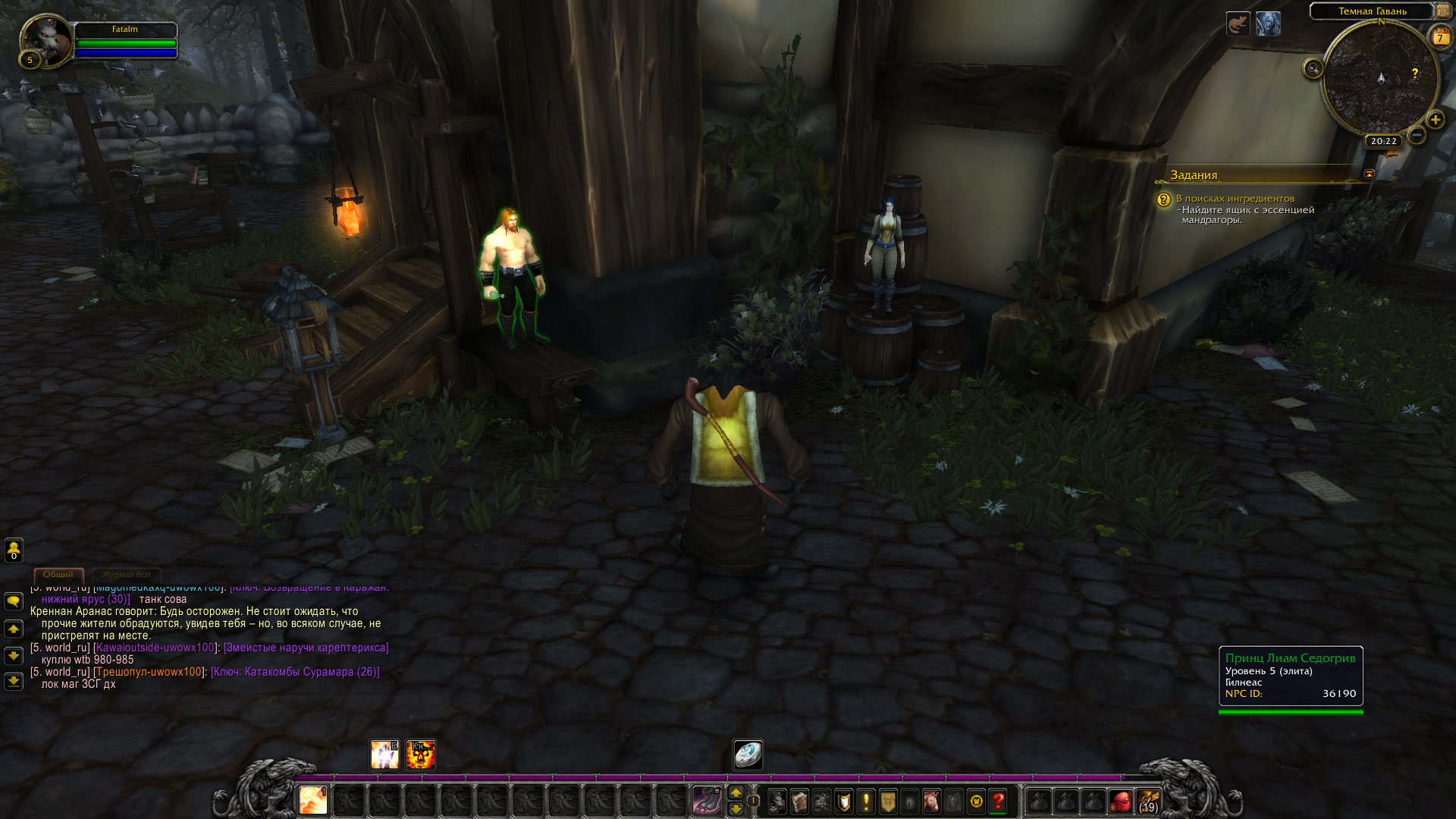The image size is (1456, 819).
Task: Click the minimap zoom-out minus button
Action: coord(1416,135)
